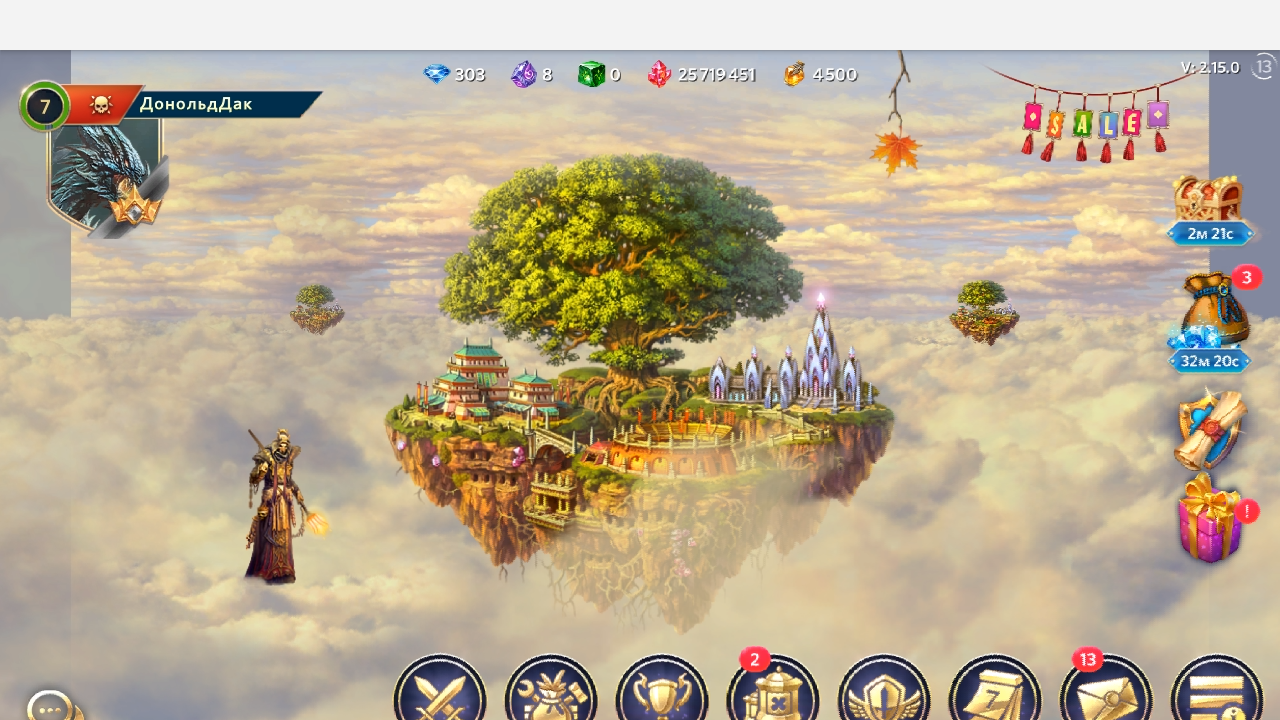Click the red crystal currency icon
This screenshot has height=720, width=1280.
click(x=659, y=75)
